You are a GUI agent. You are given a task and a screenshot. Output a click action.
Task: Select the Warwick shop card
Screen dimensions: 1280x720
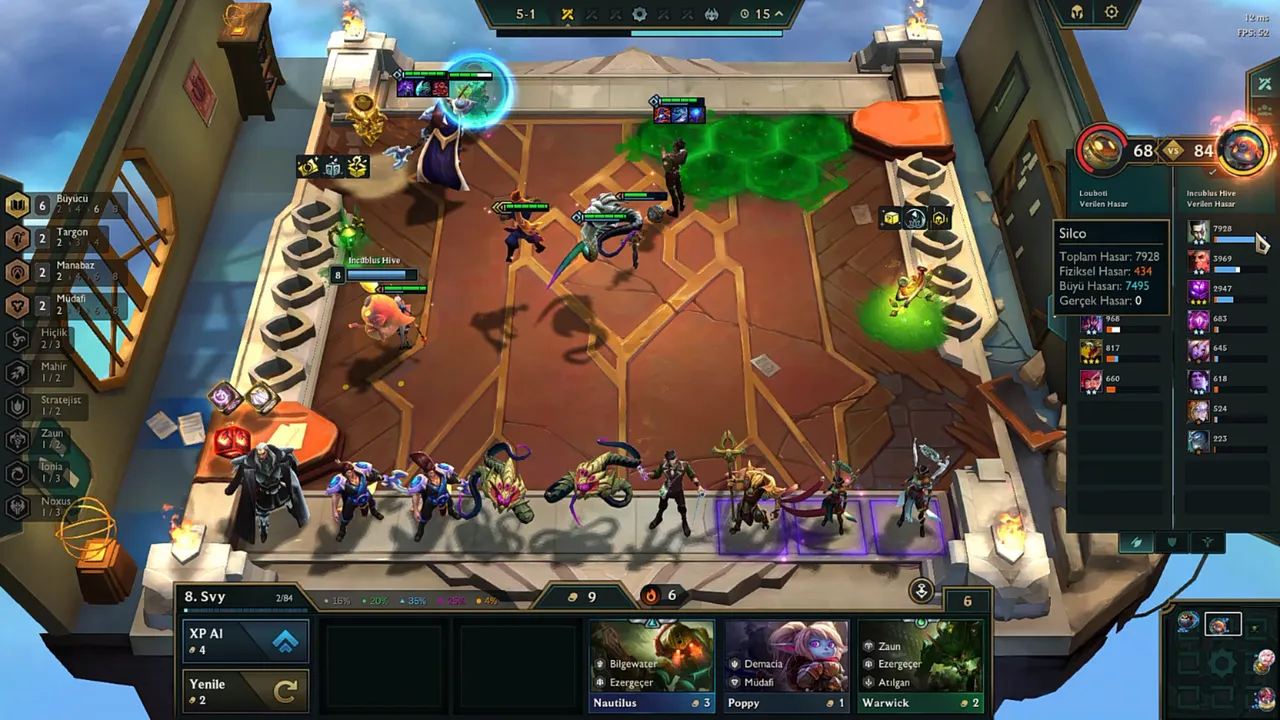click(x=920, y=664)
